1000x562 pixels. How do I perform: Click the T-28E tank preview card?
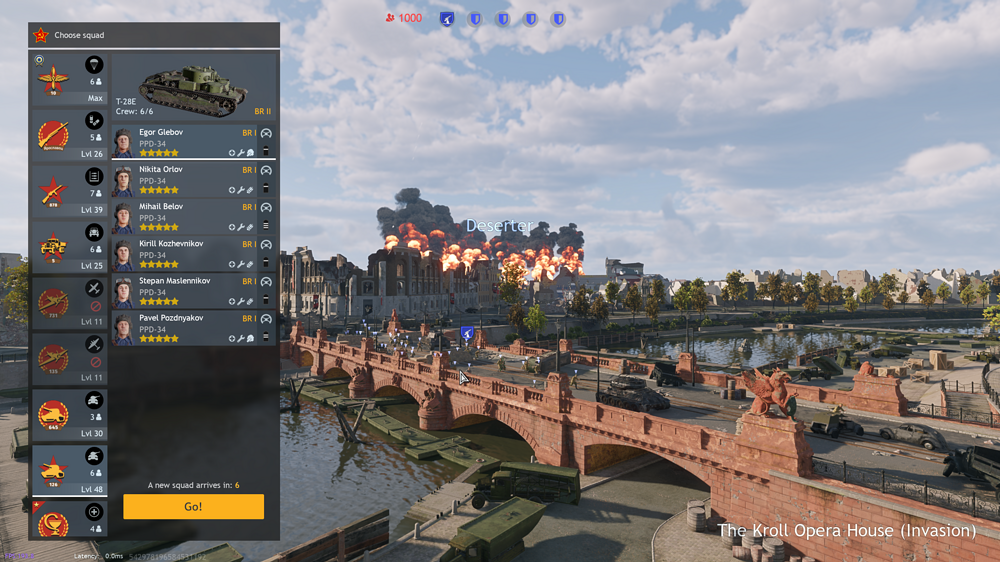coord(193,88)
